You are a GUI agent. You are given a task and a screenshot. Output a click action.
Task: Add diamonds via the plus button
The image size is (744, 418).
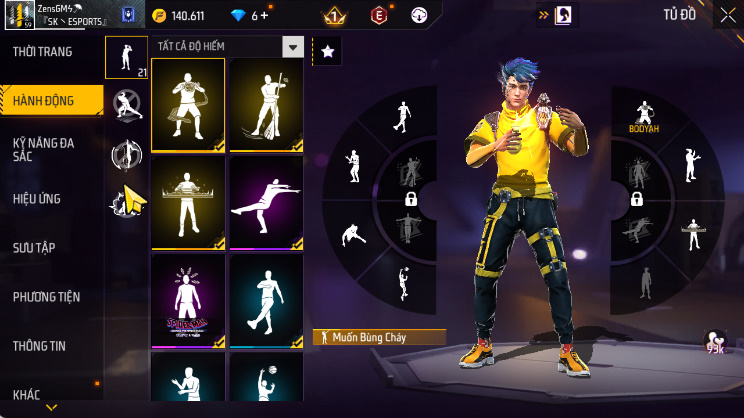click(265, 16)
